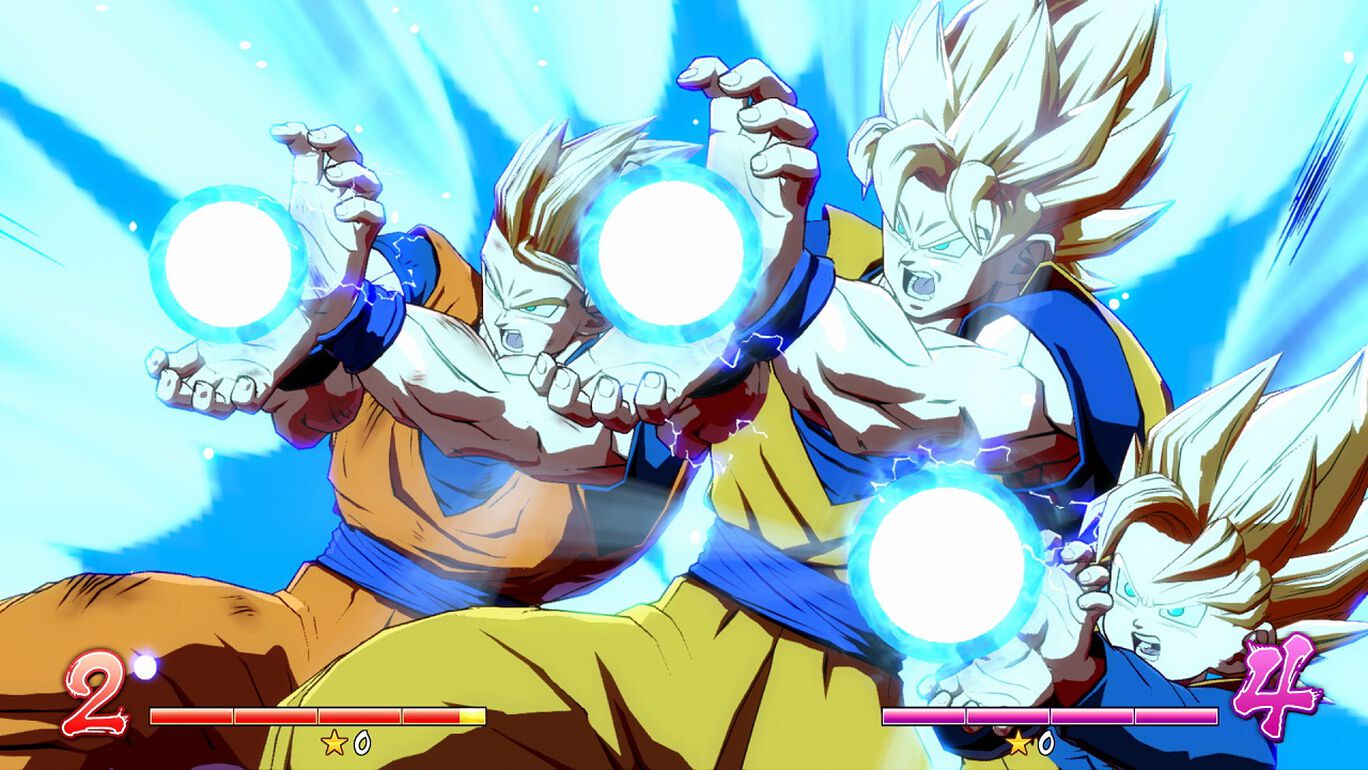Click the last segment of the pink Ki gauge

point(1178,715)
